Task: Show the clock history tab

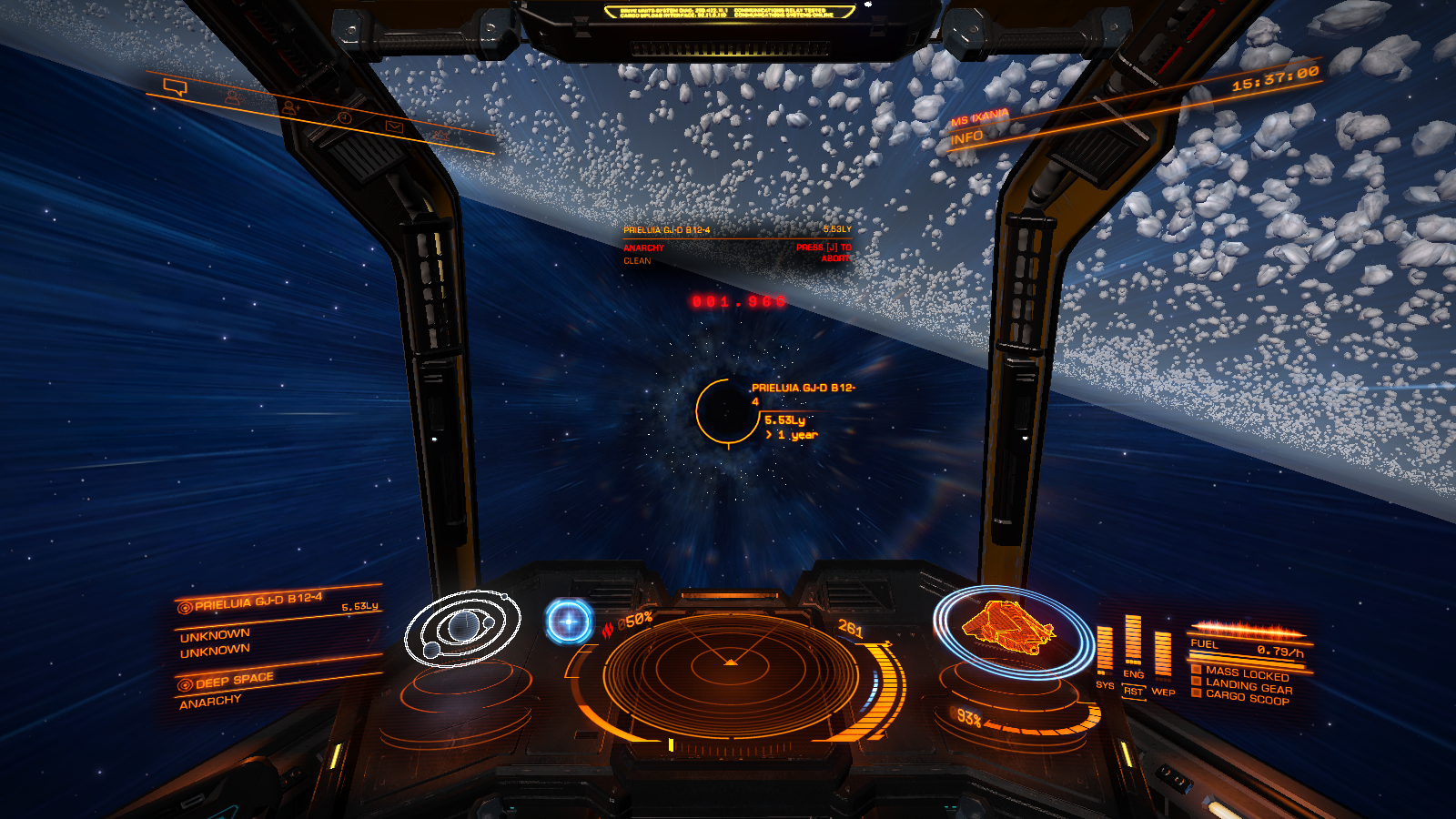Action: (344, 117)
